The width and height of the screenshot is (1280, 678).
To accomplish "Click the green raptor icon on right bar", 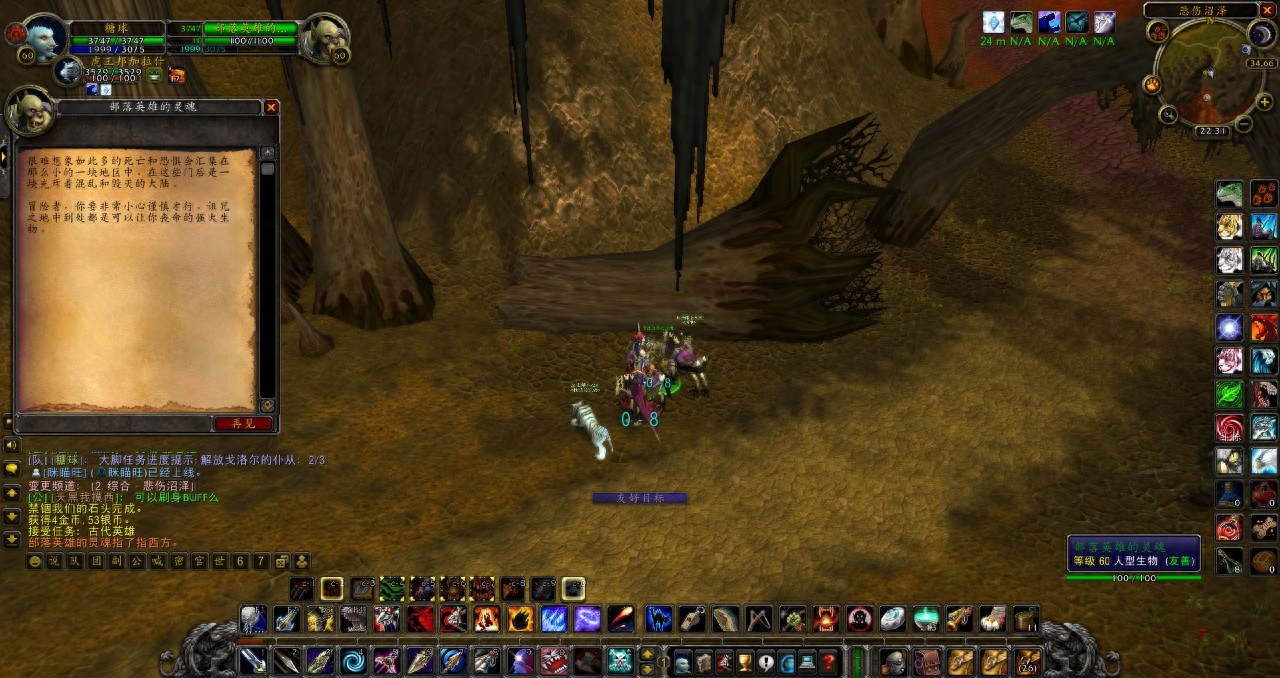I will point(1229,194).
